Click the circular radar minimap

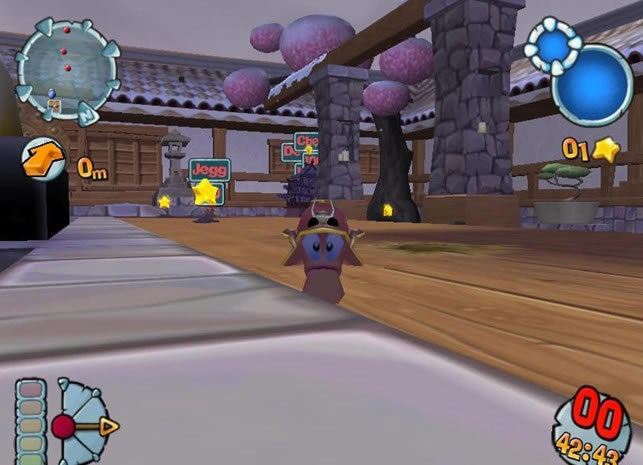(x=67, y=68)
